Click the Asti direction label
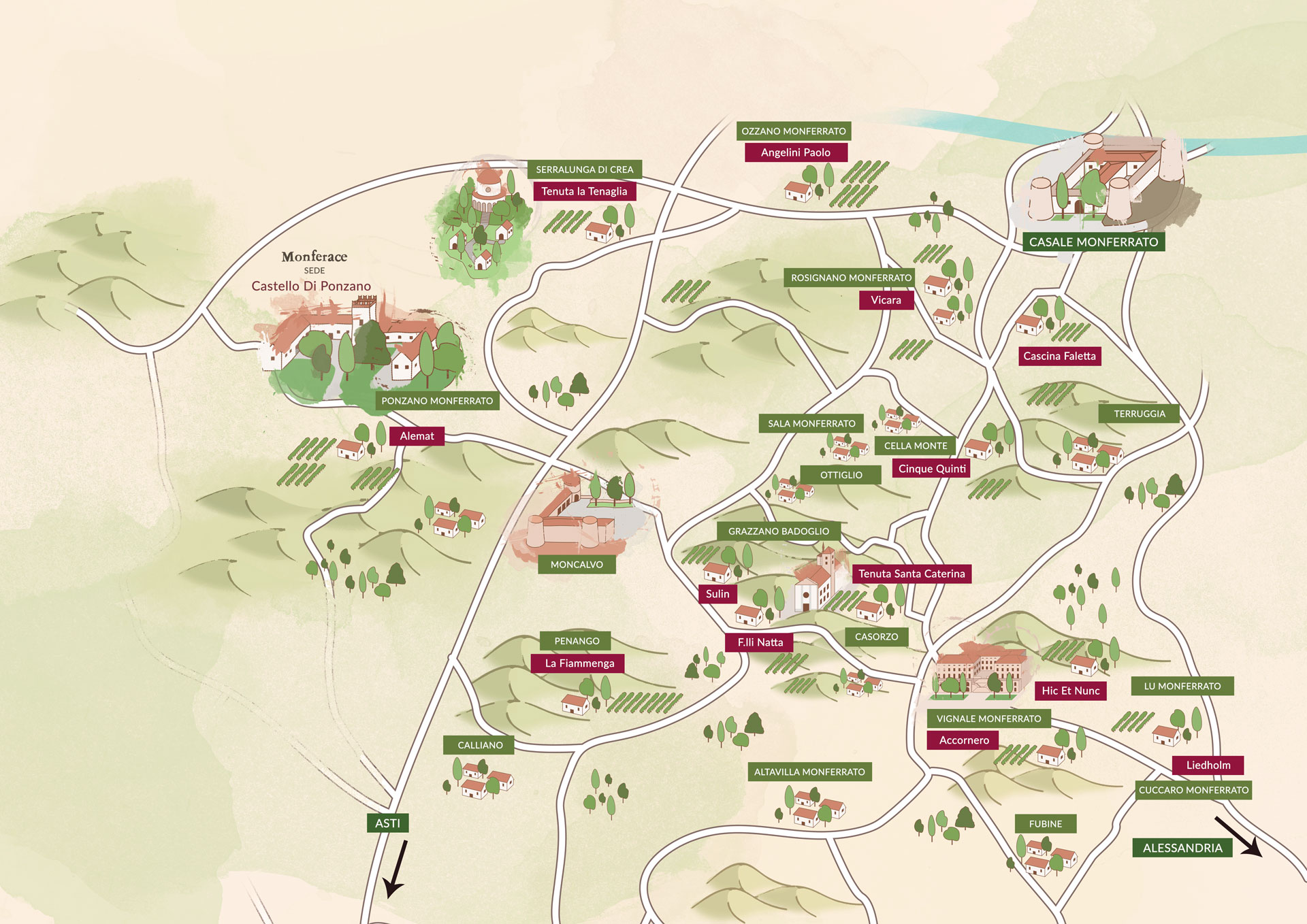This screenshot has width=1307, height=924. (387, 823)
